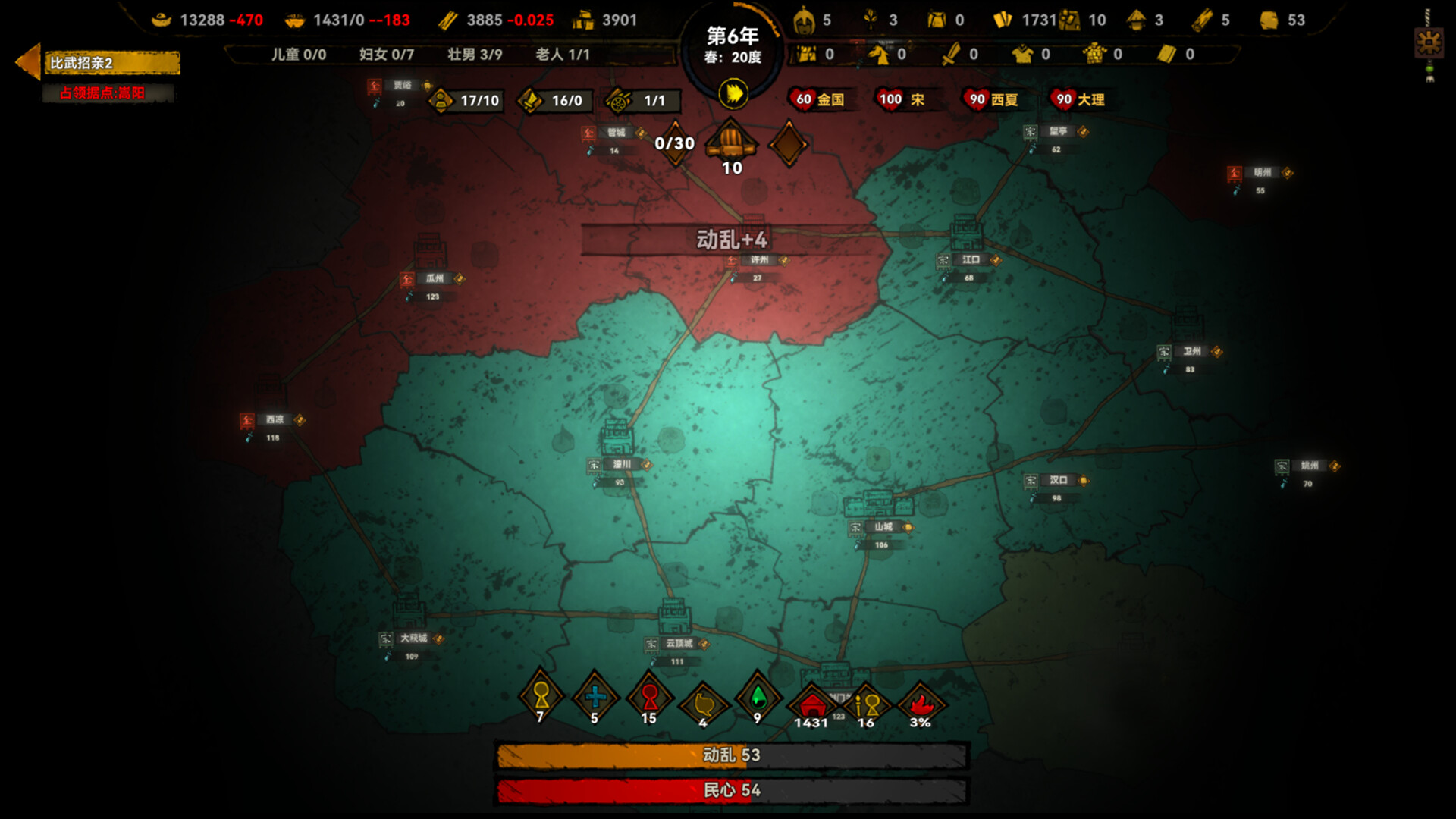The width and height of the screenshot is (1456, 819).
Task: Click the green droplet diamond showing 9
Action: tap(755, 698)
